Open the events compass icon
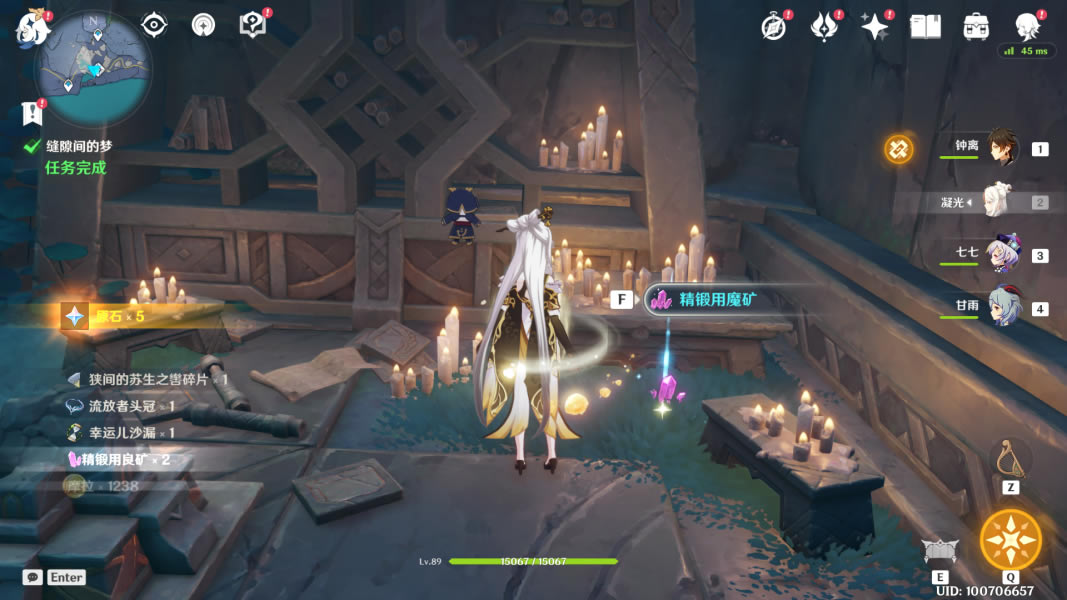1067x600 pixels. (x=774, y=27)
